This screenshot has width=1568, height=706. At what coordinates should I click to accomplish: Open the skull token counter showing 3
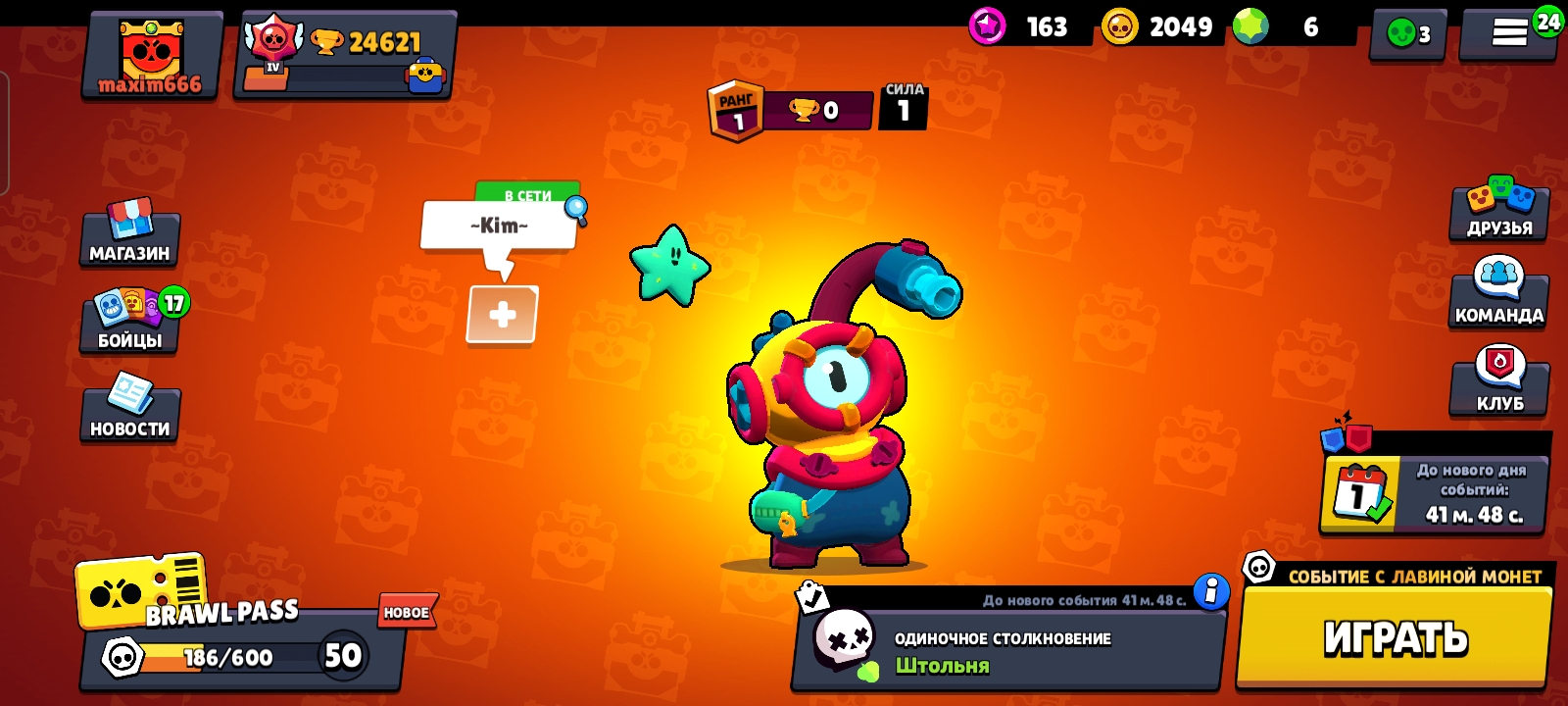[1408, 36]
